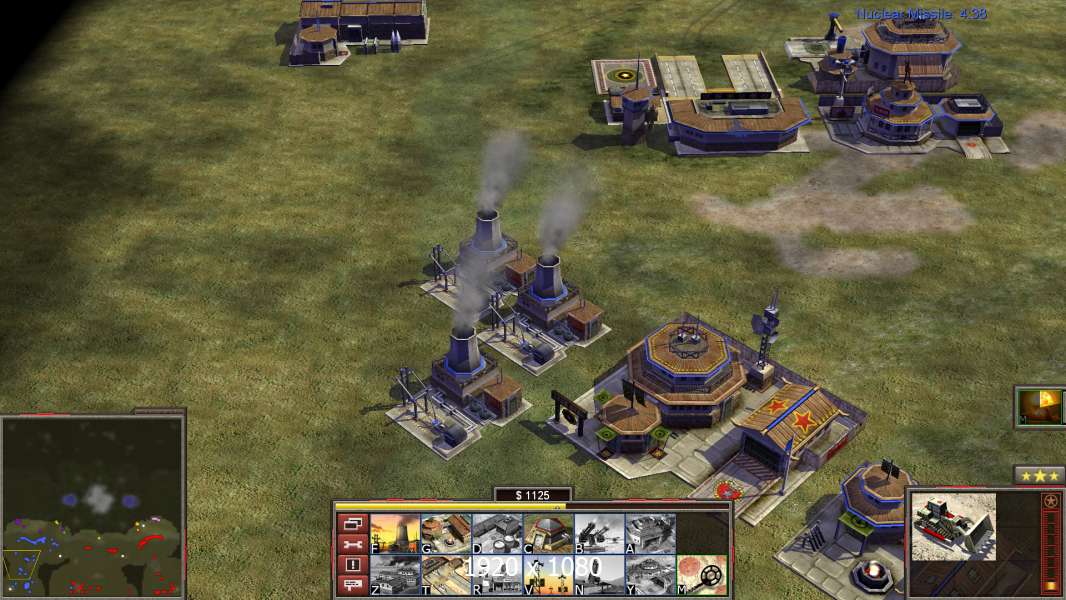Select the build icon labeled Z
Viewport: 1066px width, 600px height.
395,574
